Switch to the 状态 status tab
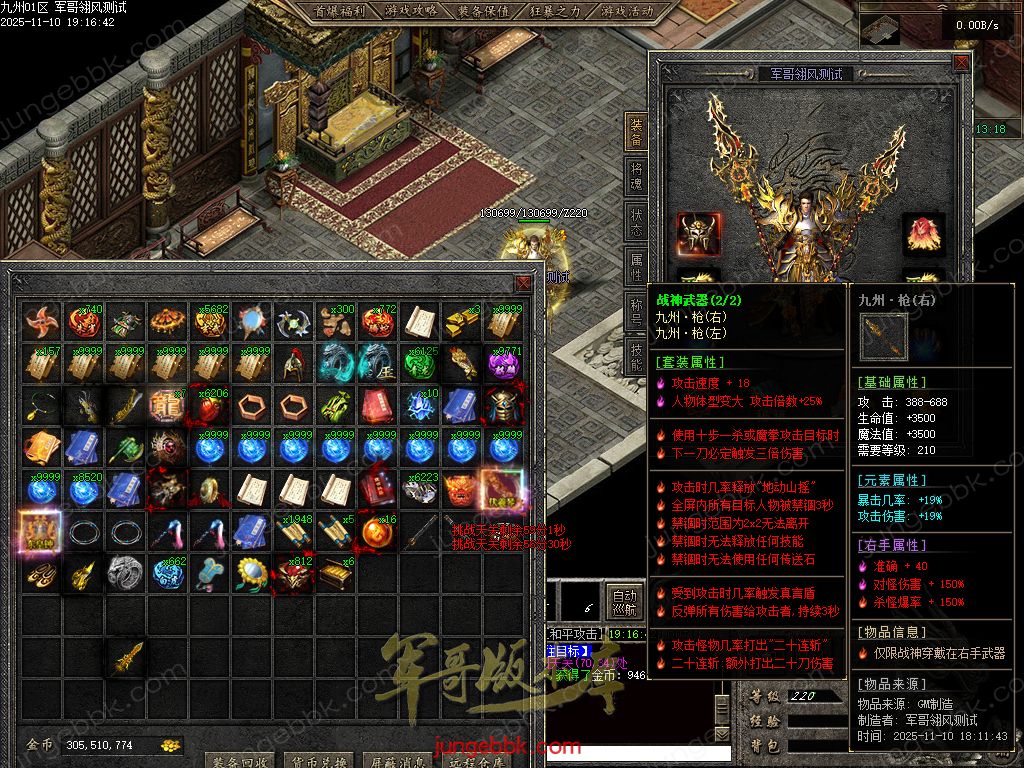The image size is (1024, 768). (637, 222)
